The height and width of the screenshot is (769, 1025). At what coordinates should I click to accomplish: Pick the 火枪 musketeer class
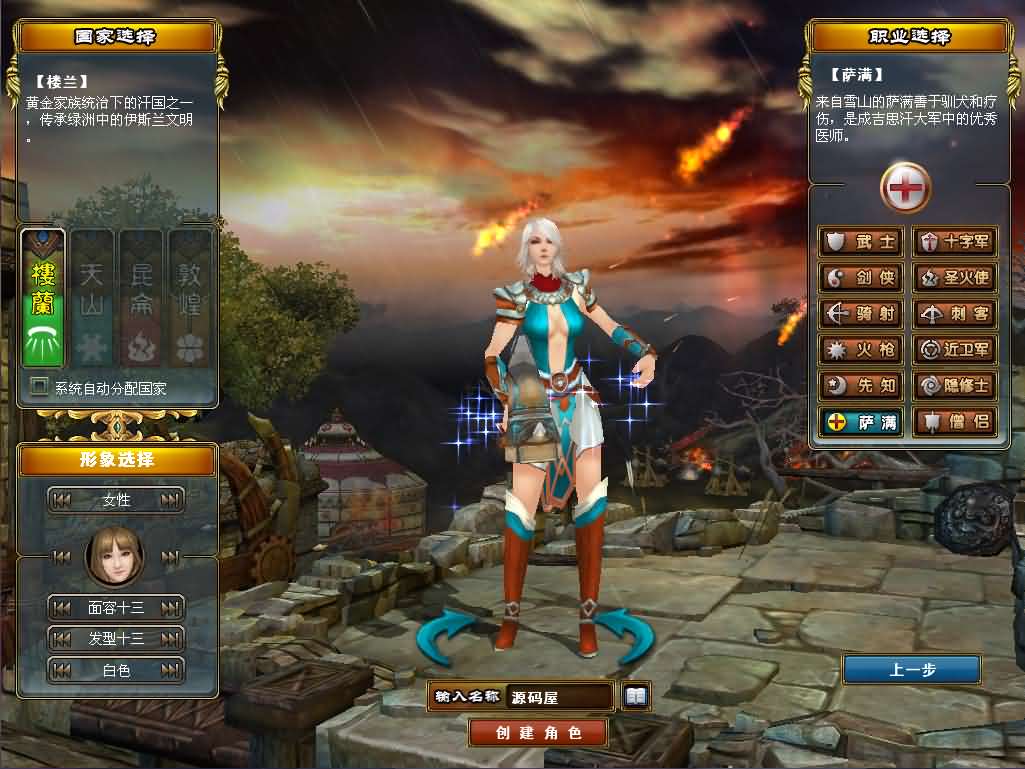pos(862,350)
